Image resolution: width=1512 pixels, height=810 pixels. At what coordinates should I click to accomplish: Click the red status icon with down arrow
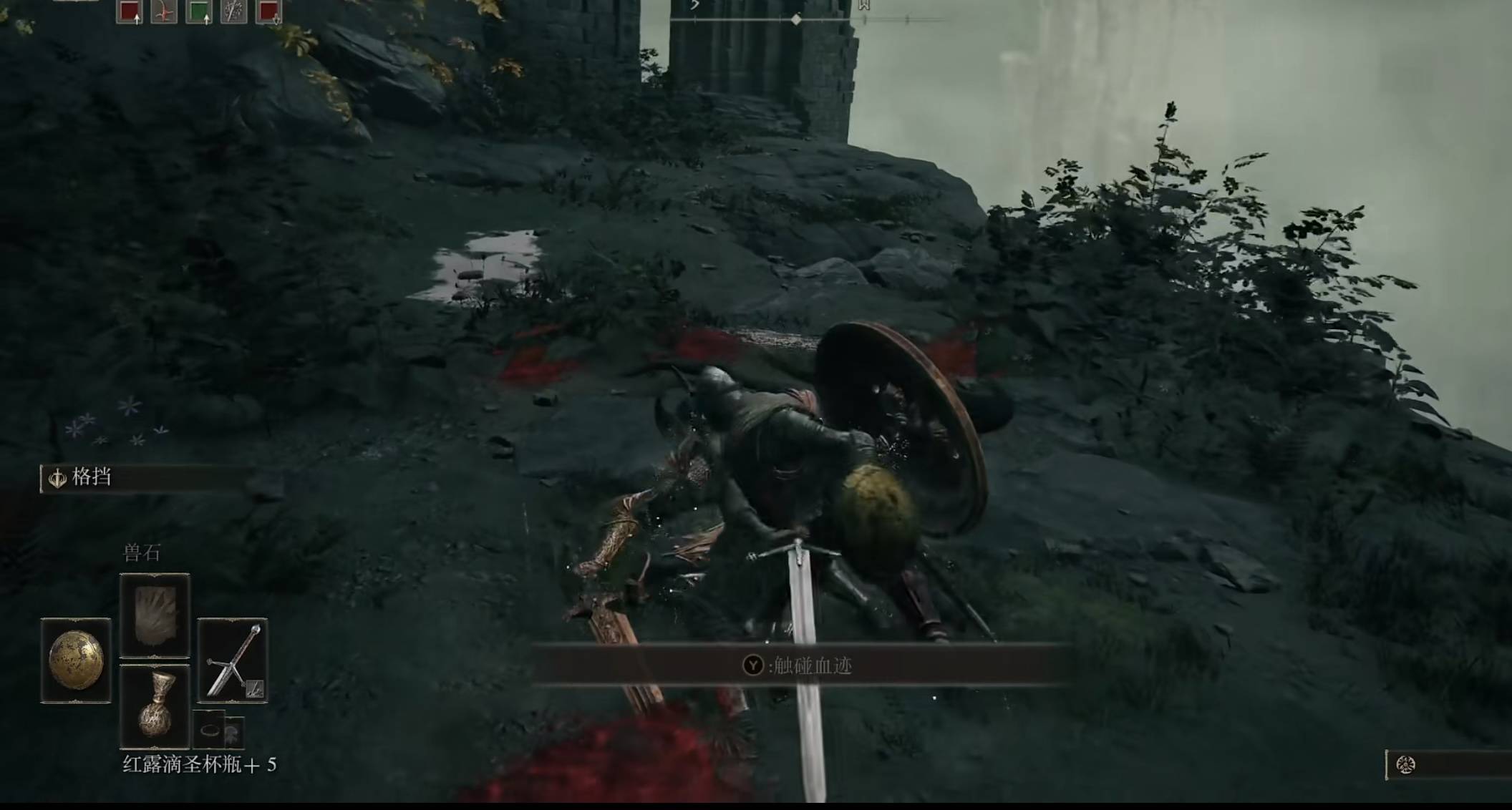pyautogui.click(x=268, y=11)
